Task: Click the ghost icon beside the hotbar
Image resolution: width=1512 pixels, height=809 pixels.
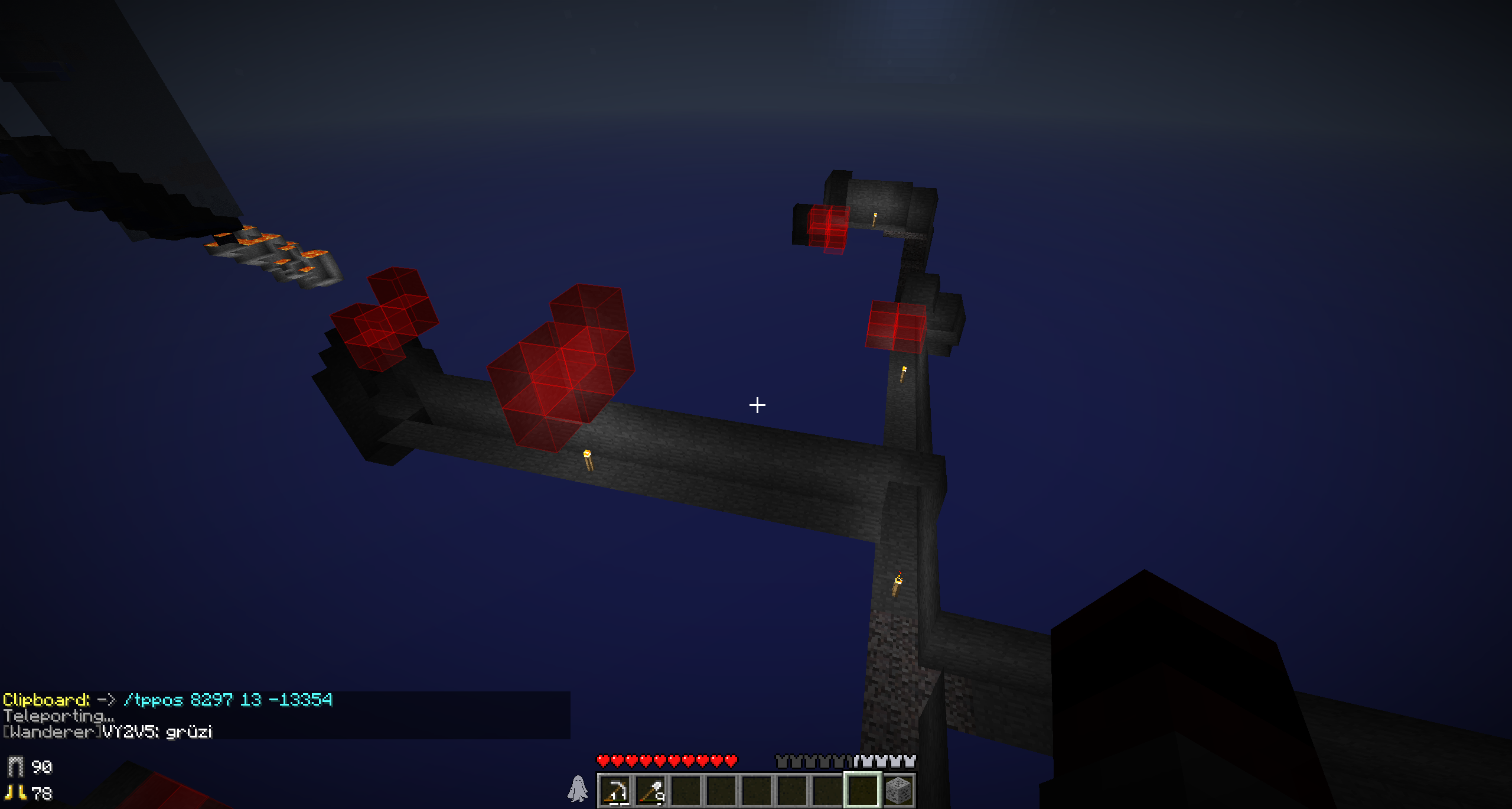Action: (x=578, y=789)
